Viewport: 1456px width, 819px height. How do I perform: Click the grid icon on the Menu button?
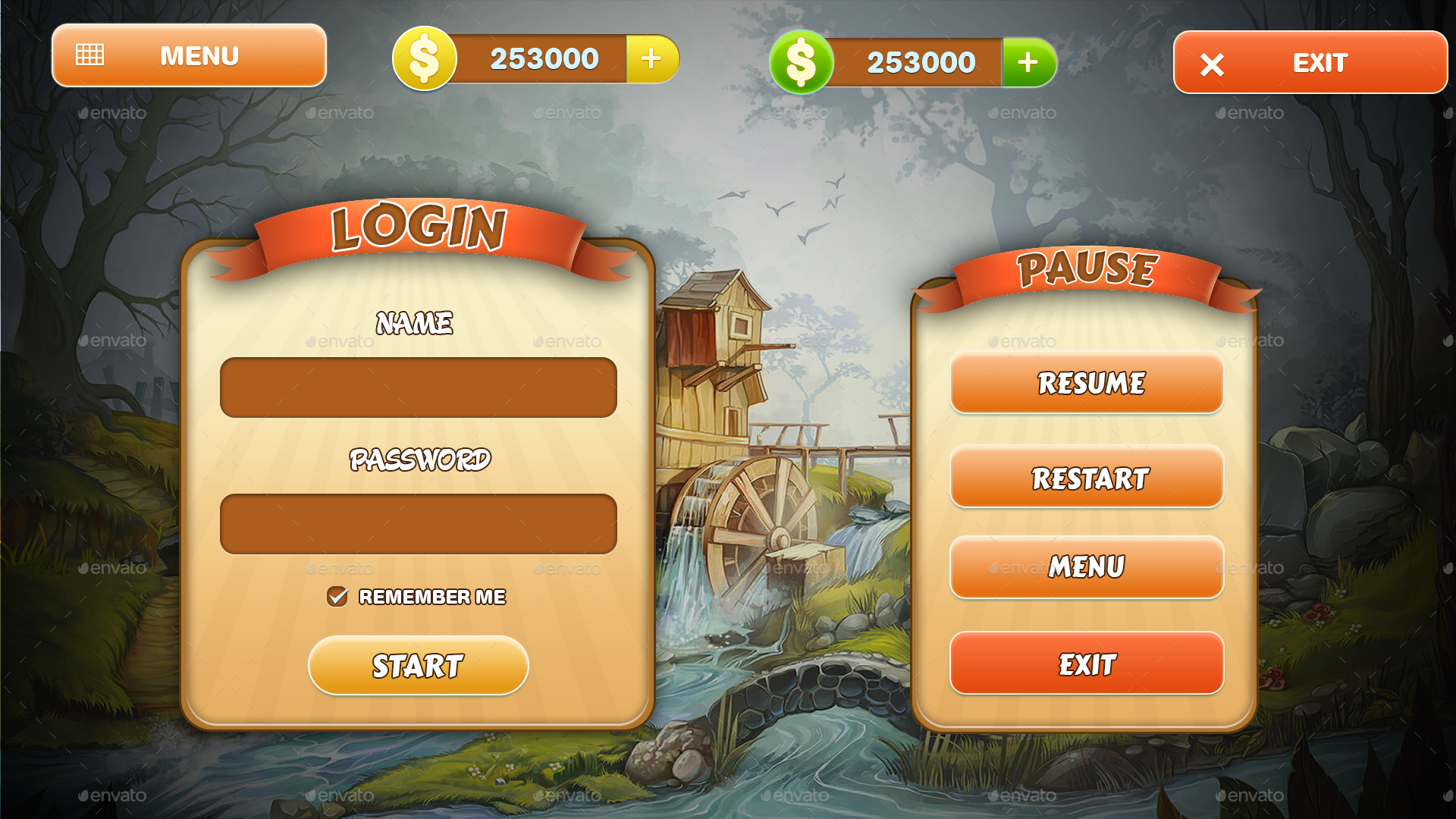click(91, 55)
